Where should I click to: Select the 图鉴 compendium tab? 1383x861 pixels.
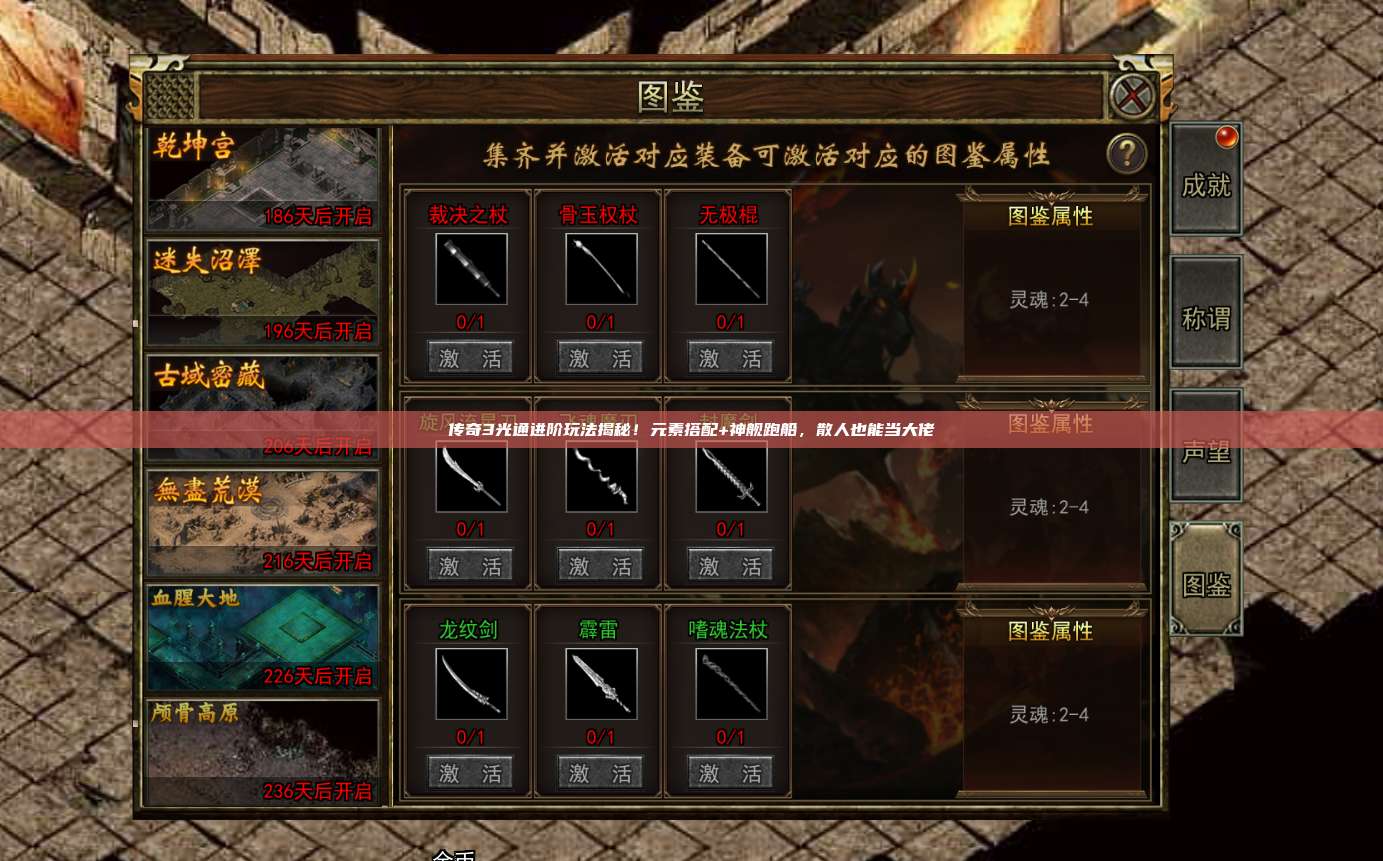point(1206,583)
